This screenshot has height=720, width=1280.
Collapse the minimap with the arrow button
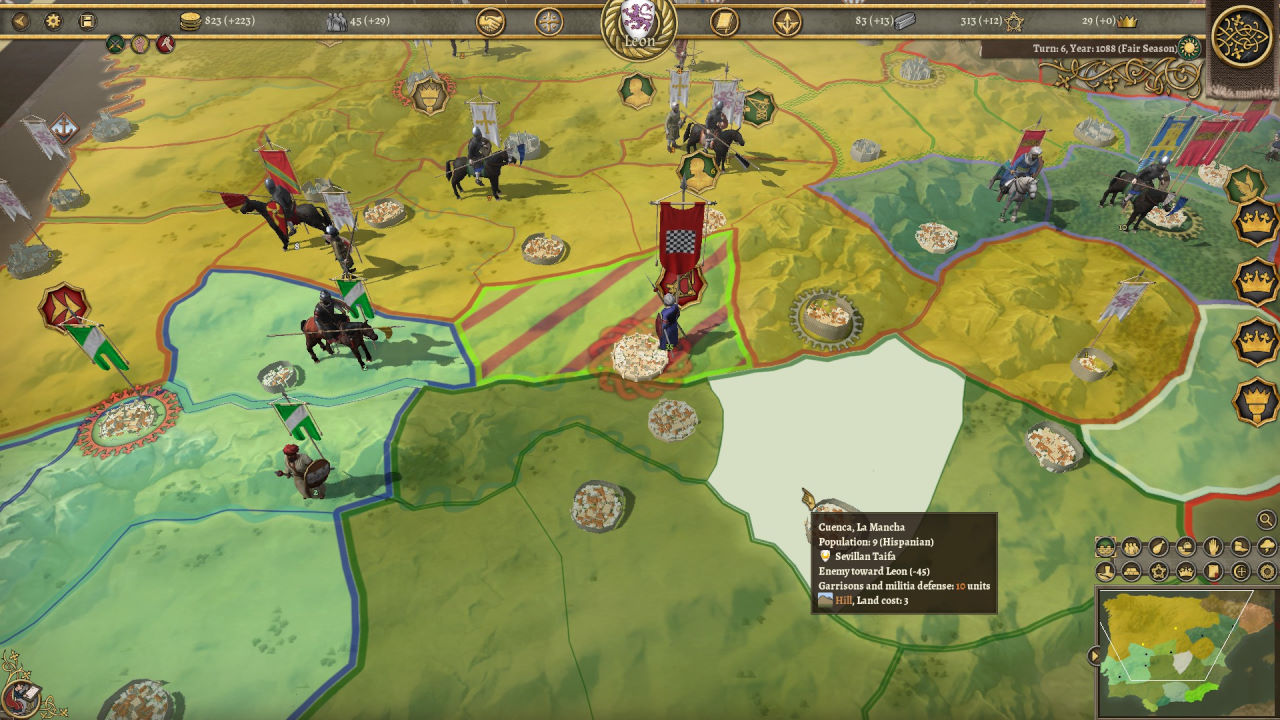[x=1095, y=656]
